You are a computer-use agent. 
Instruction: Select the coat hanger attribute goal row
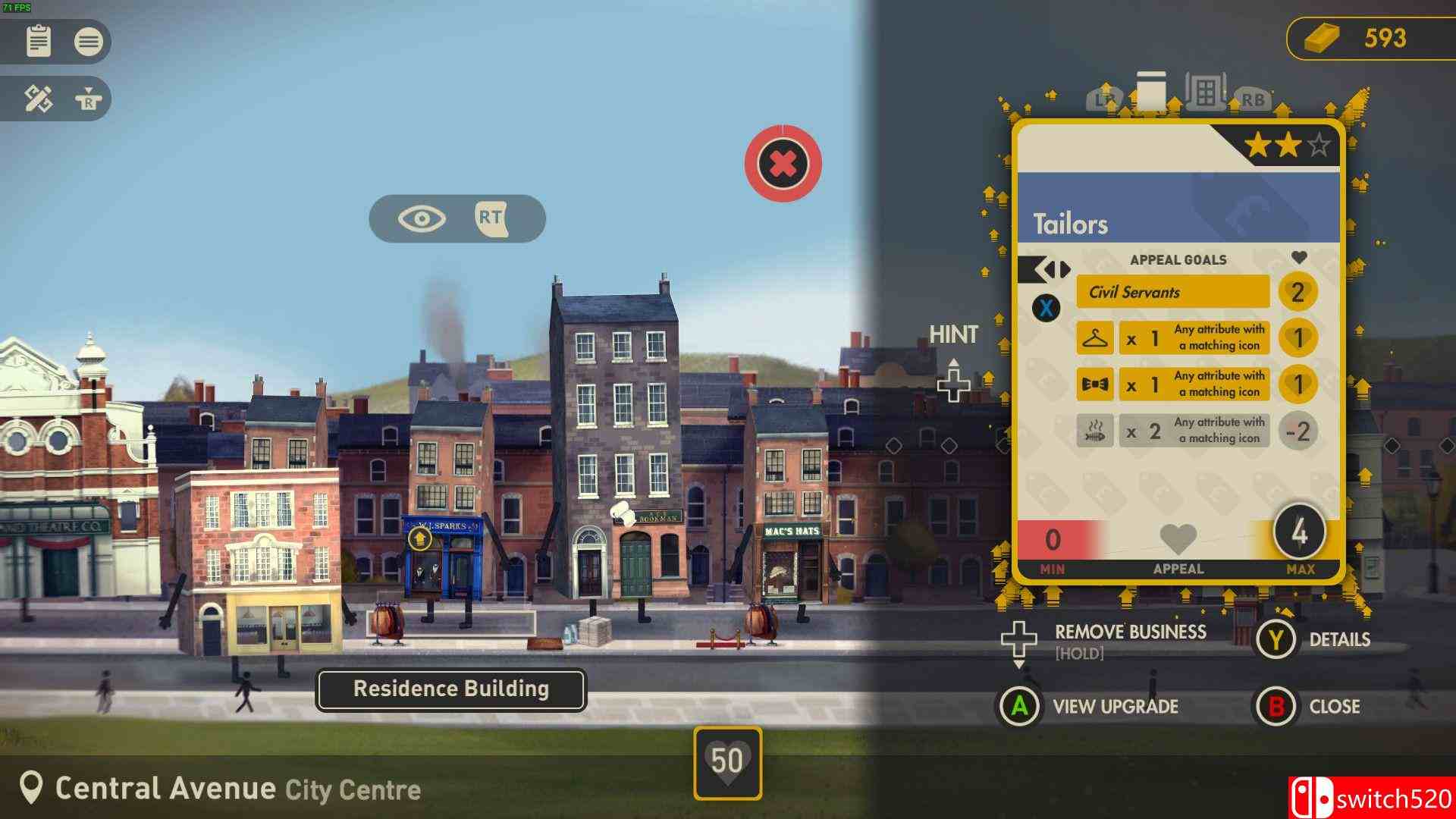(x=1172, y=338)
